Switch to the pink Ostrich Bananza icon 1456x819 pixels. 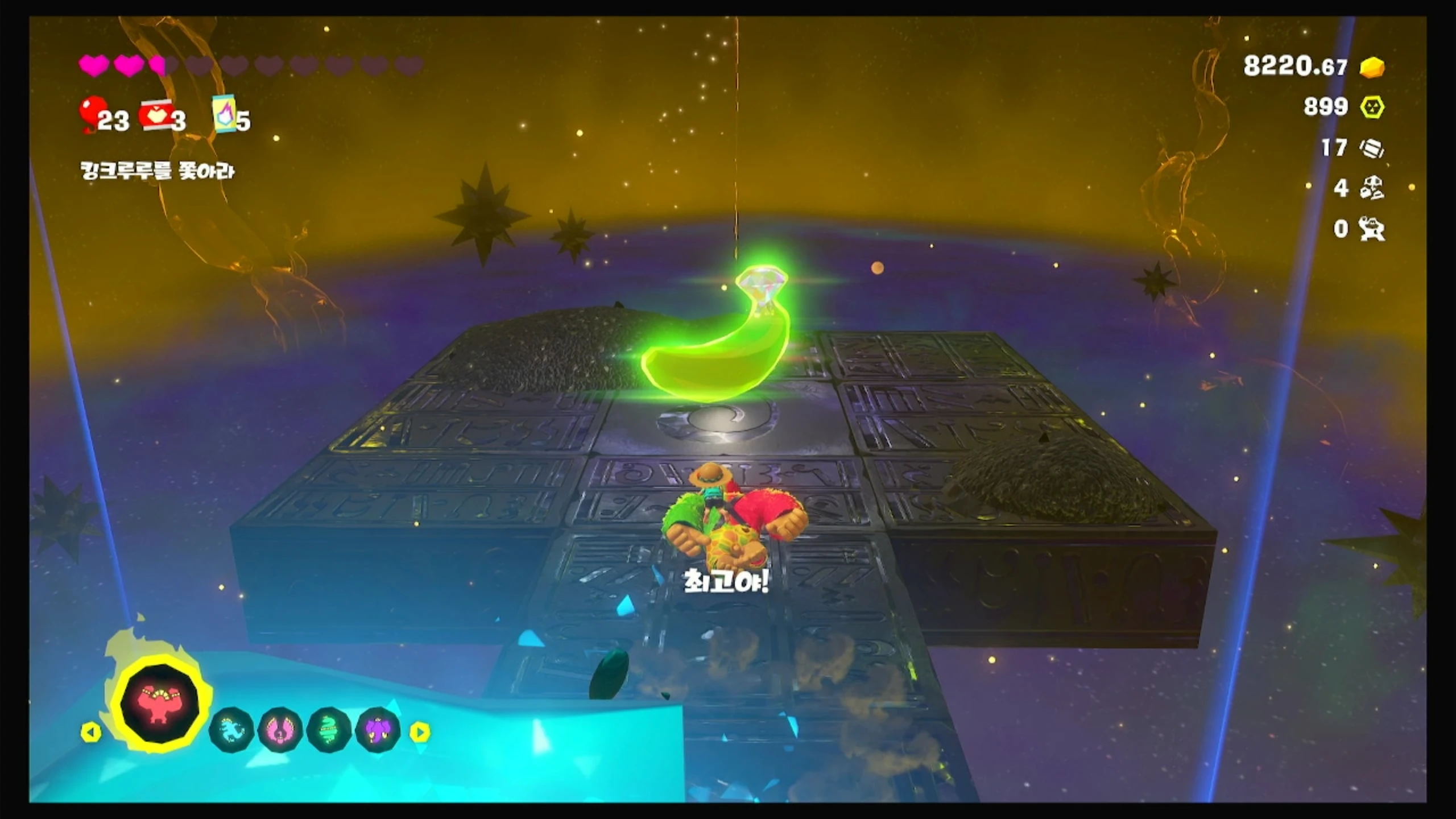click(x=280, y=730)
